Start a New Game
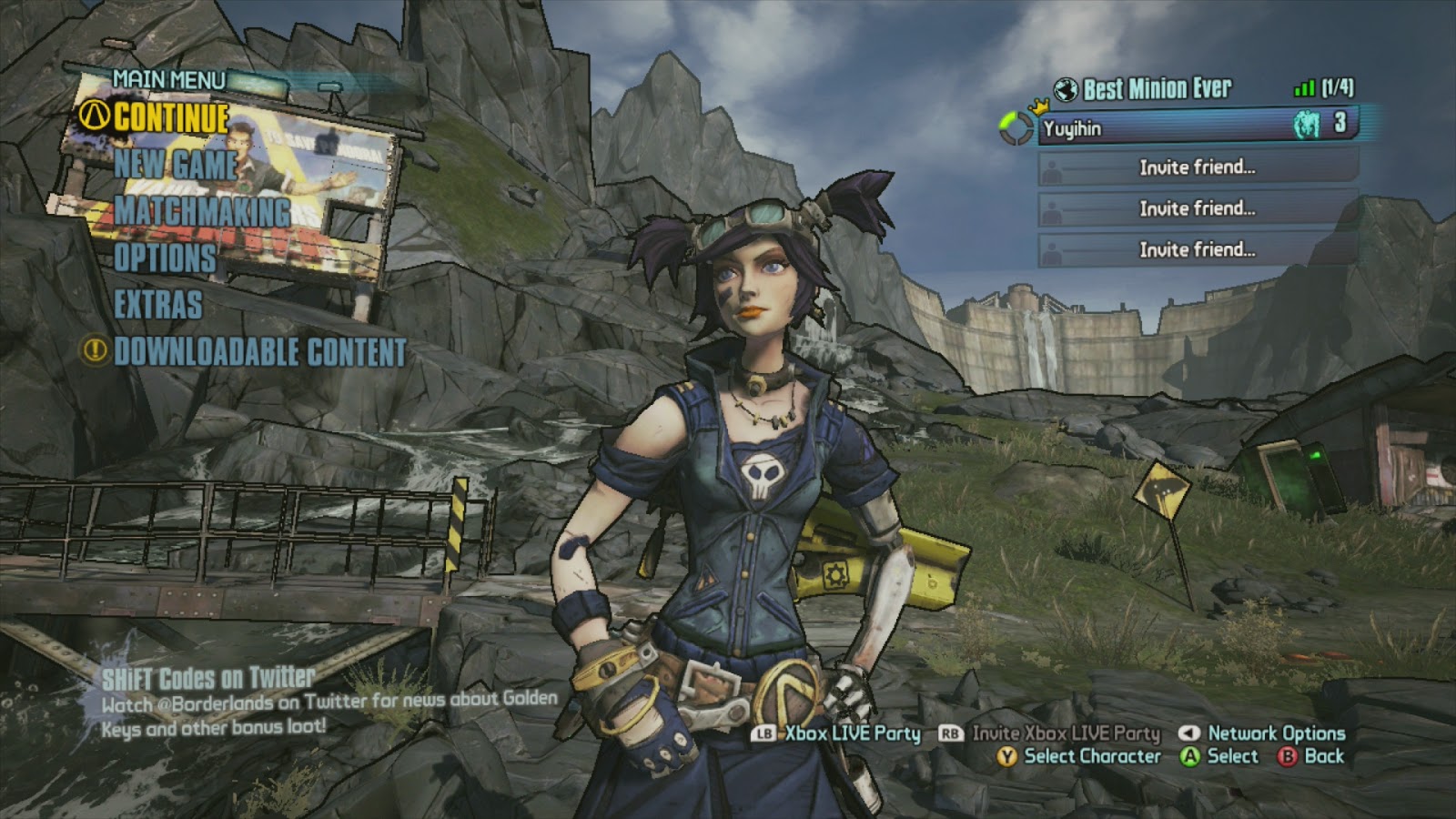Image resolution: width=1456 pixels, height=819 pixels. click(175, 165)
